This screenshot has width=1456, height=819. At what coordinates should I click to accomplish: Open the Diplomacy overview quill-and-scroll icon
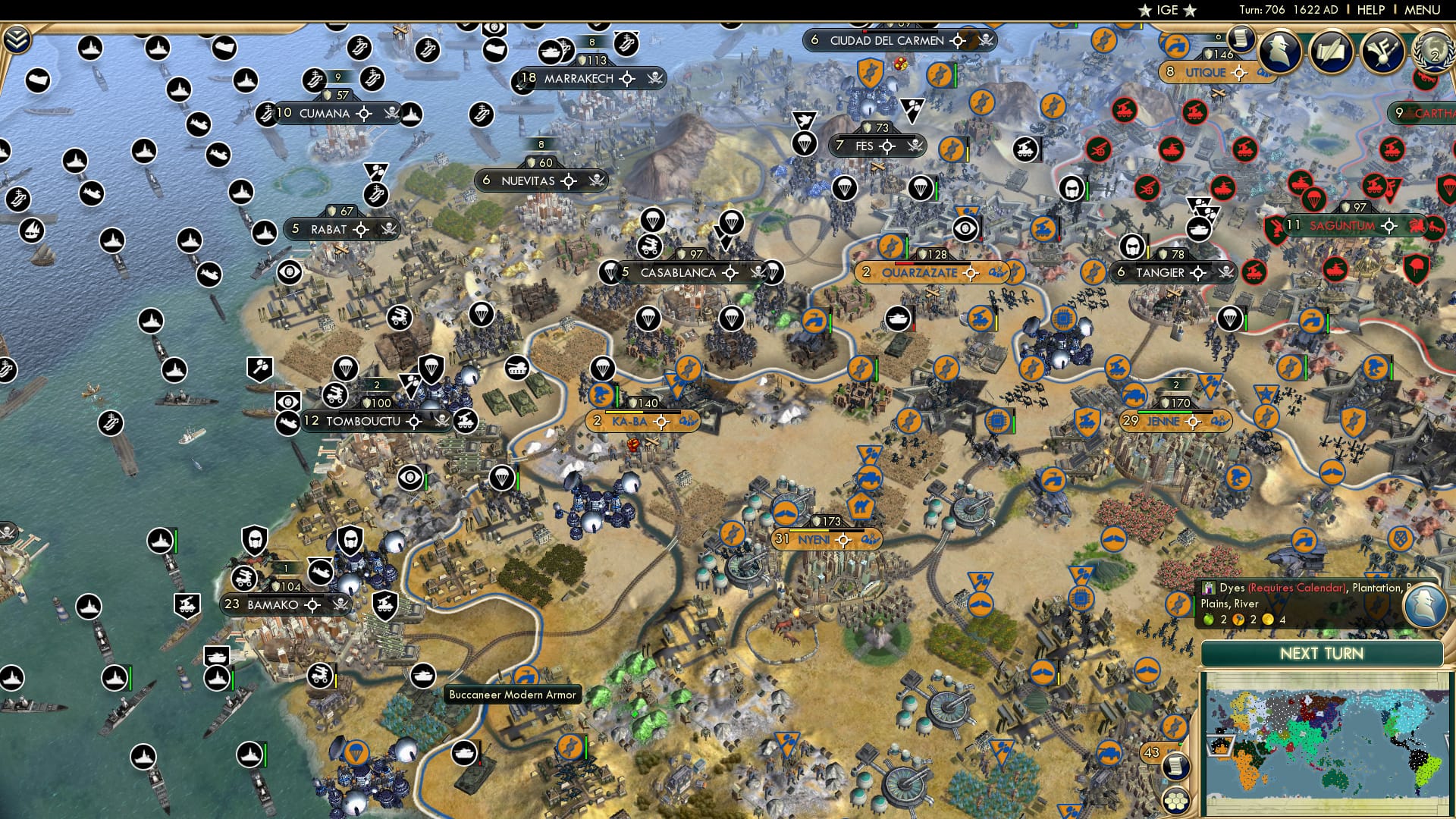pyautogui.click(x=1332, y=52)
